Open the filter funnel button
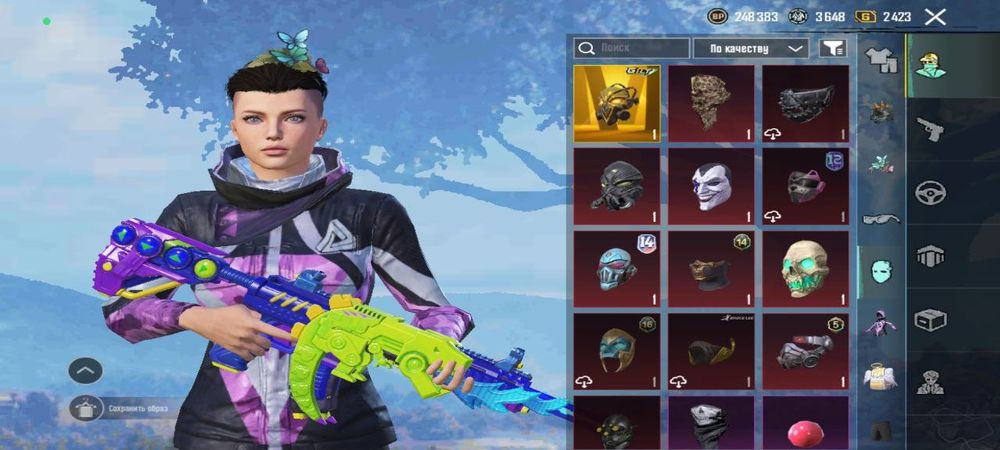Image resolution: width=1000 pixels, height=450 pixels. 831,48
